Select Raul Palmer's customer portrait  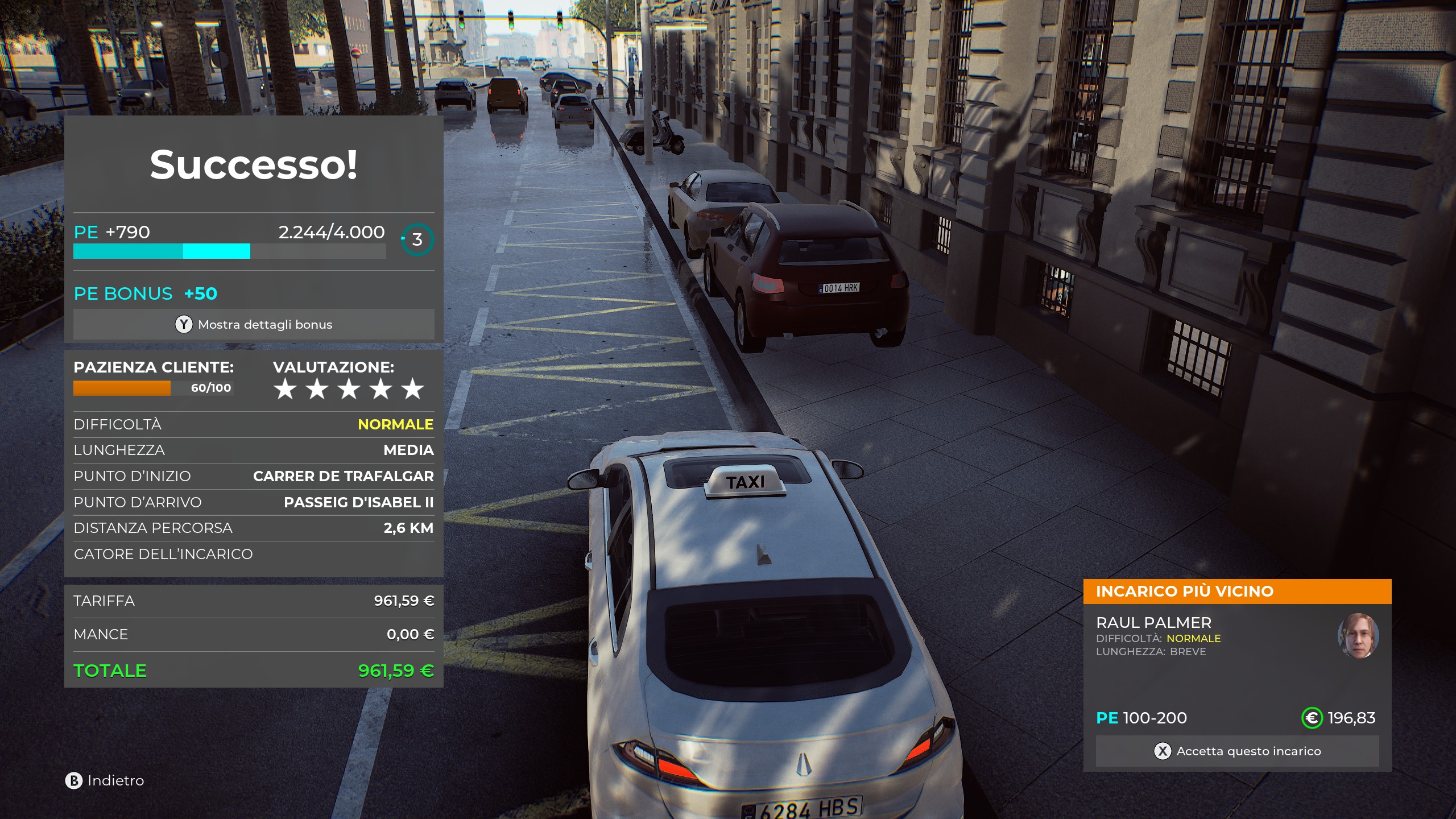point(1358,636)
